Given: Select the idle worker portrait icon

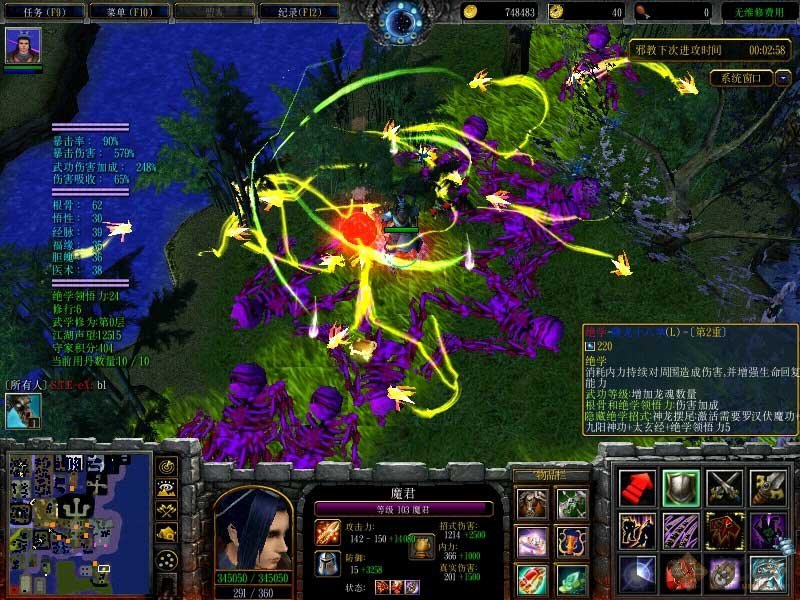Looking at the screenshot, I should pyautogui.click(x=22, y=411).
